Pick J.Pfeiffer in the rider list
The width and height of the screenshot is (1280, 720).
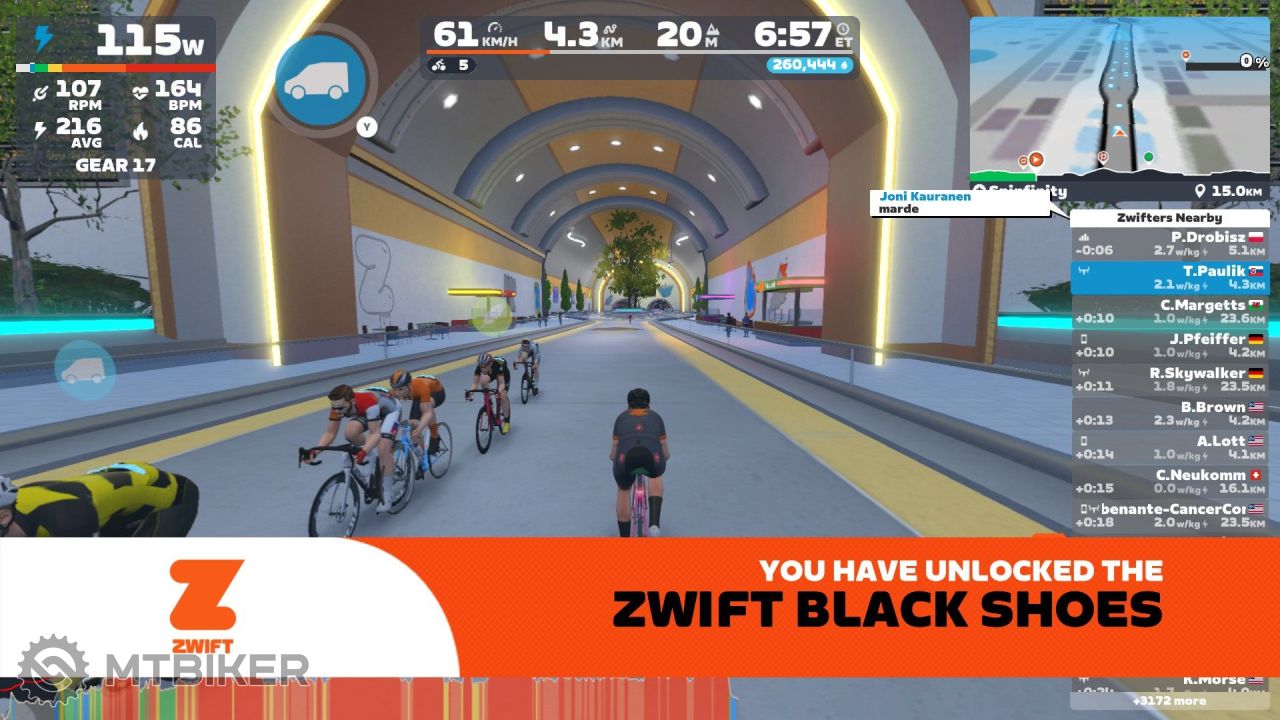[1169, 346]
